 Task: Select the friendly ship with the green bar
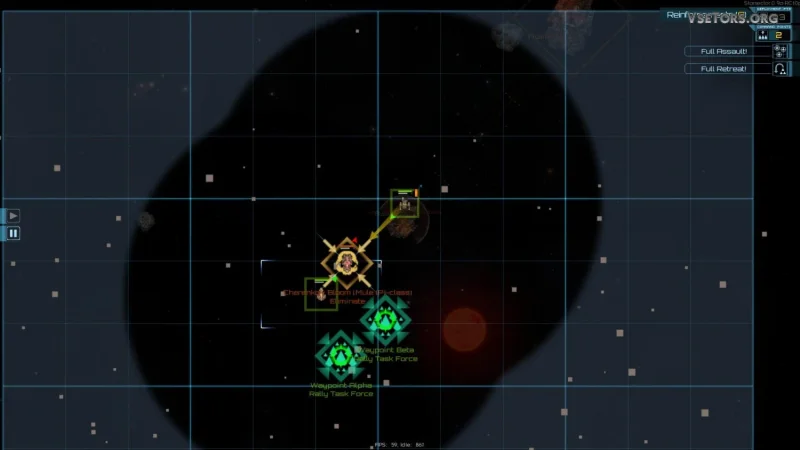405,204
